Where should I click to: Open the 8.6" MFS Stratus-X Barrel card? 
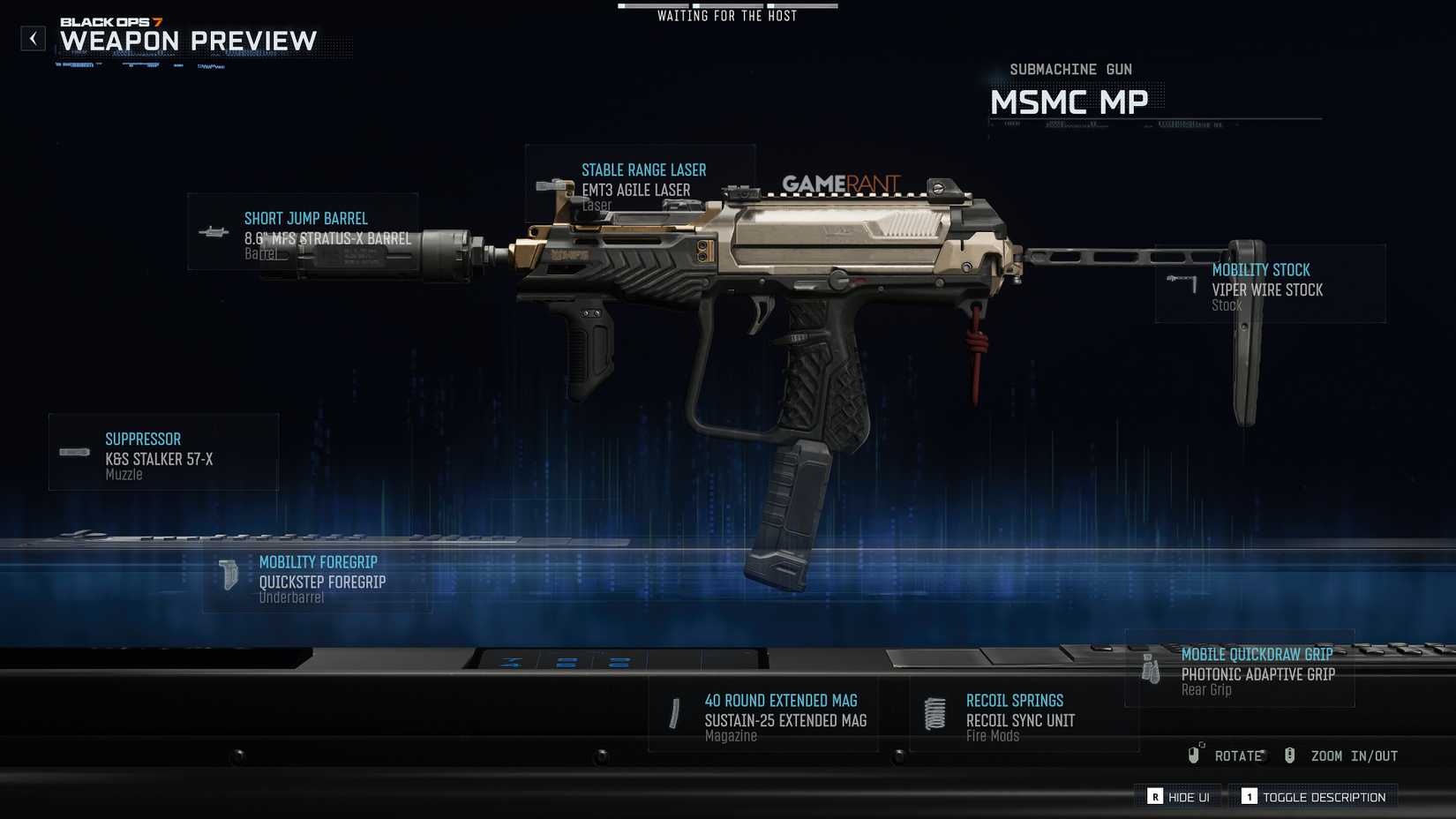tap(304, 232)
